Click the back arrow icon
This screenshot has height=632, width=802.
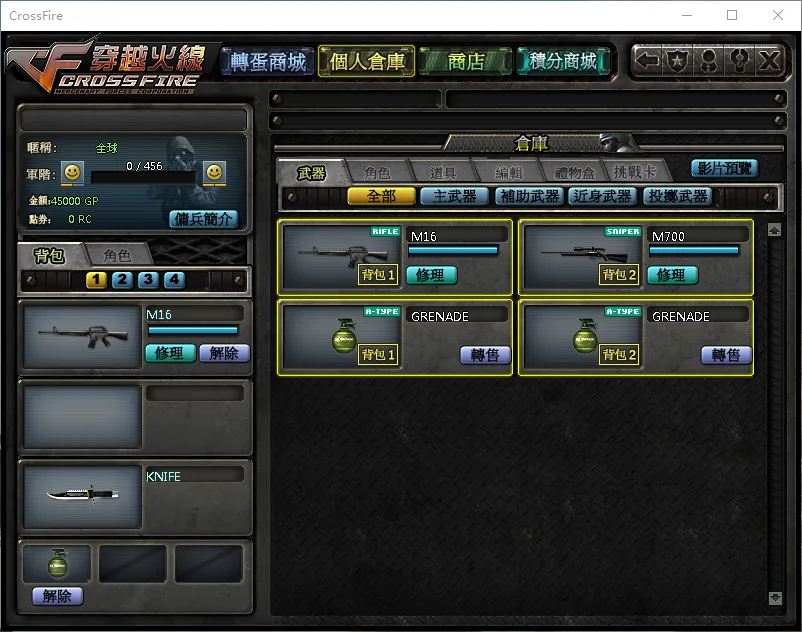click(648, 61)
